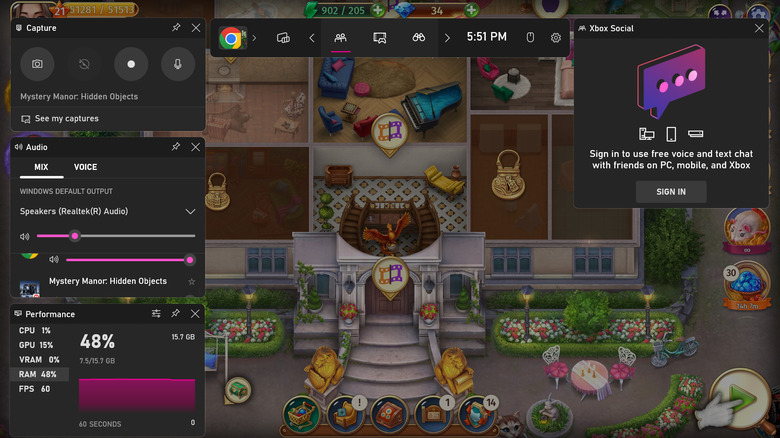The width and height of the screenshot is (780, 438).
Task: Open the red chest collection icon
Action: (x=388, y=413)
